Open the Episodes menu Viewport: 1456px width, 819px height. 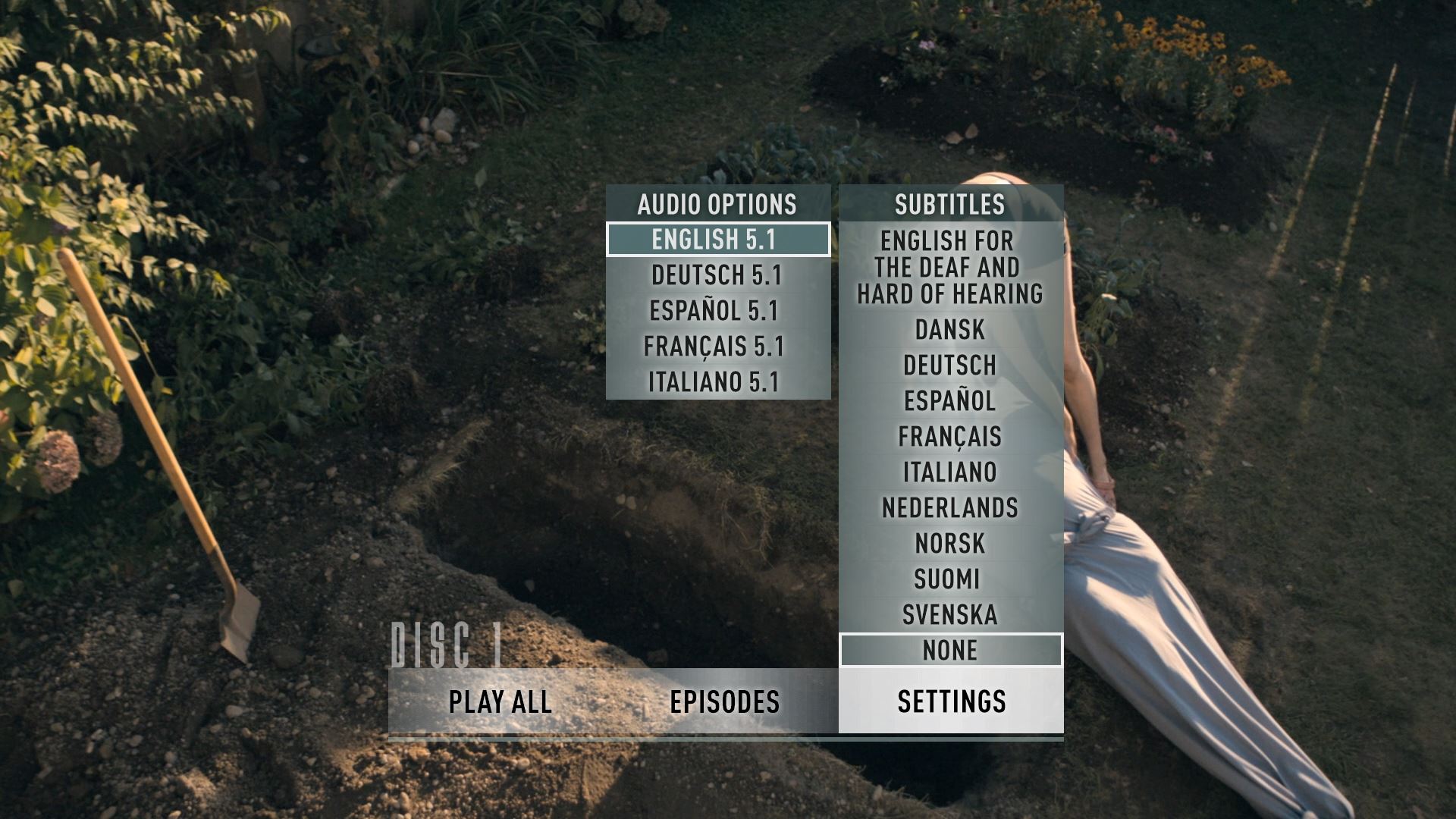tap(725, 702)
